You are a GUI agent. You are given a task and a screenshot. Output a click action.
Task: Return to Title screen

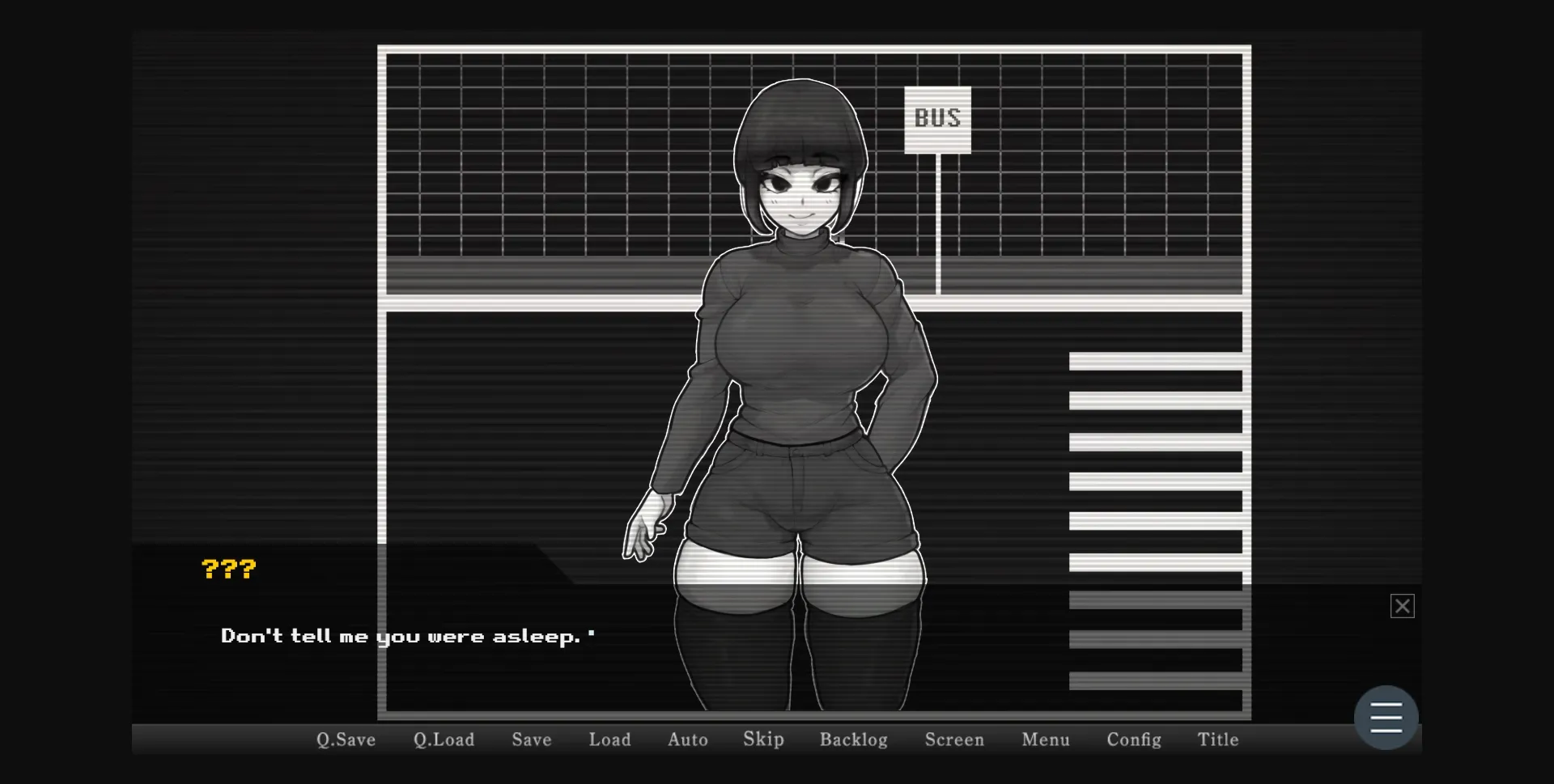tap(1217, 739)
